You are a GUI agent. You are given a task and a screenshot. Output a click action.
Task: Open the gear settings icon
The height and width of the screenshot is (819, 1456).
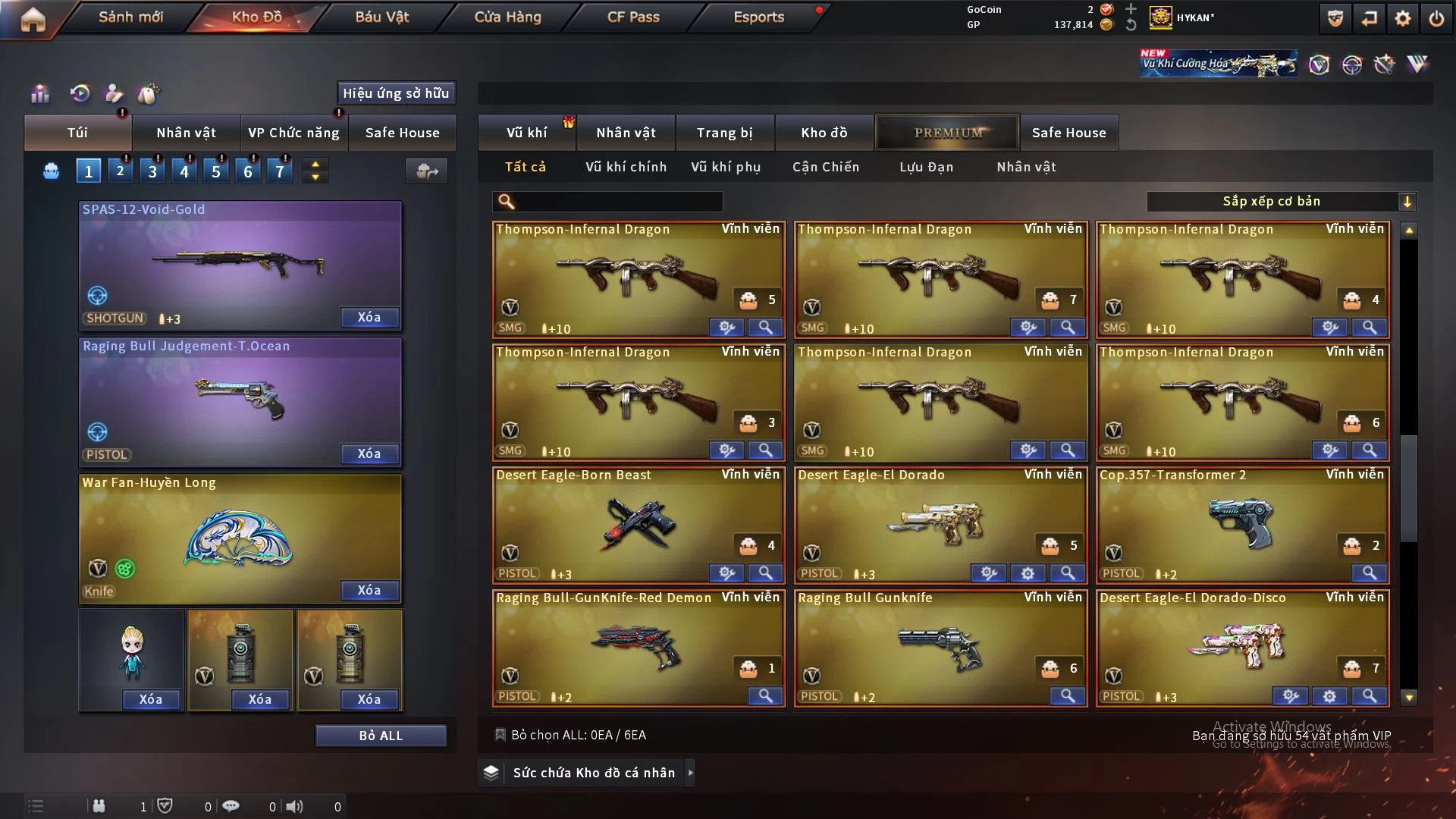pos(1403,18)
